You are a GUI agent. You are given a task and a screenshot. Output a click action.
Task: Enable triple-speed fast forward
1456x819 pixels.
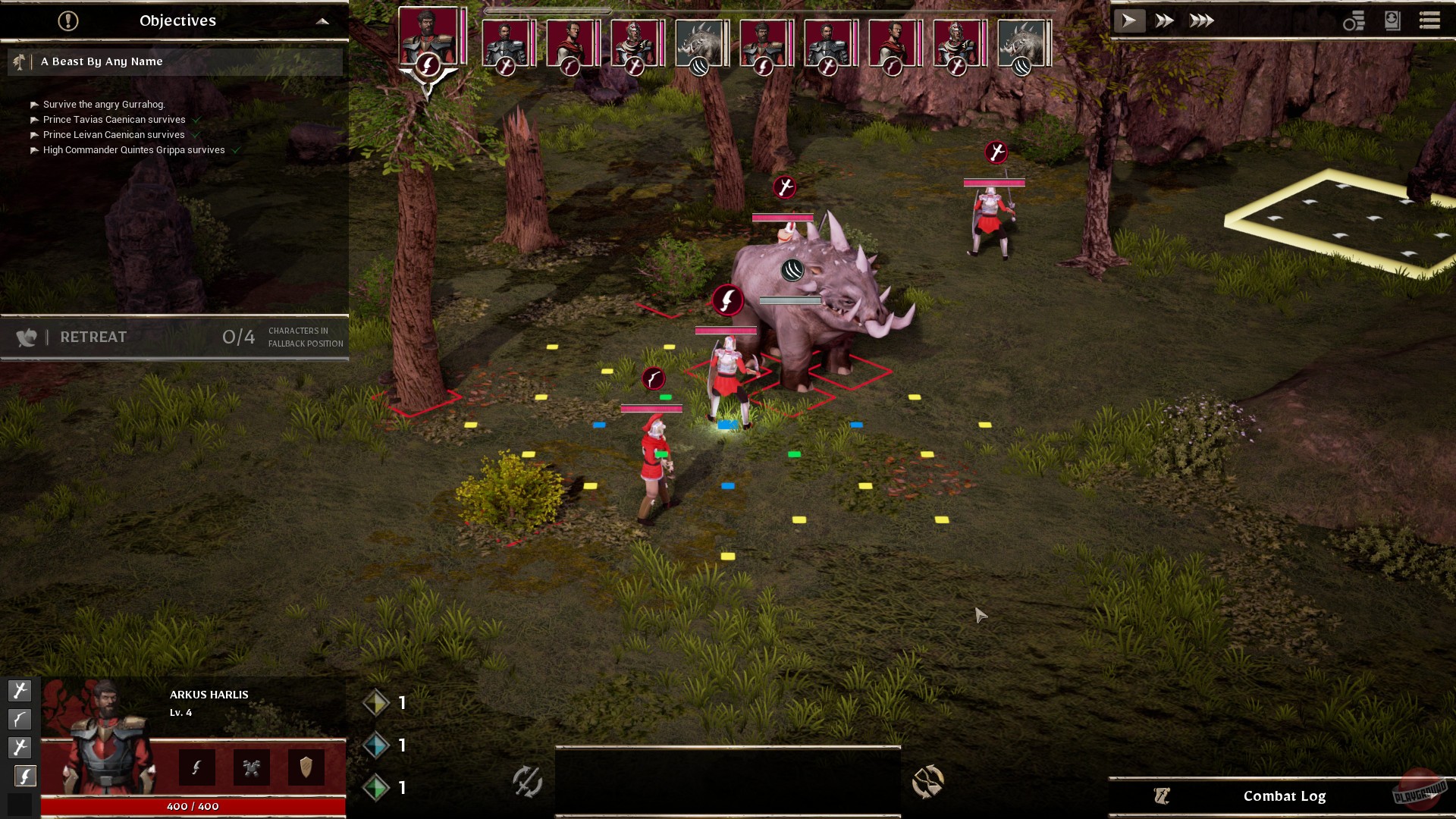point(1200,20)
